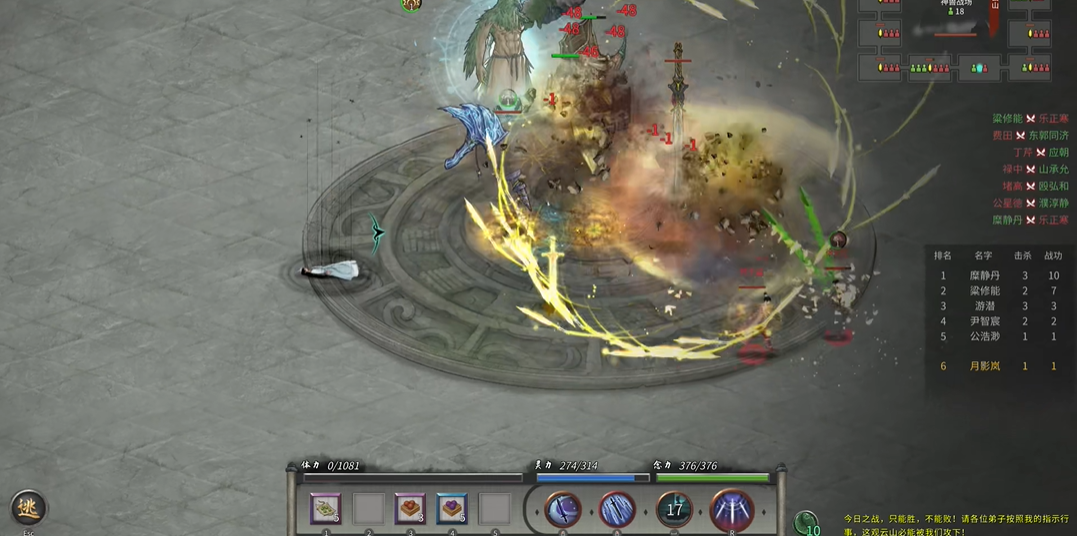The image size is (1077, 536).
Task: Trigger the radiating swords ultimate skill
Action: 732,510
